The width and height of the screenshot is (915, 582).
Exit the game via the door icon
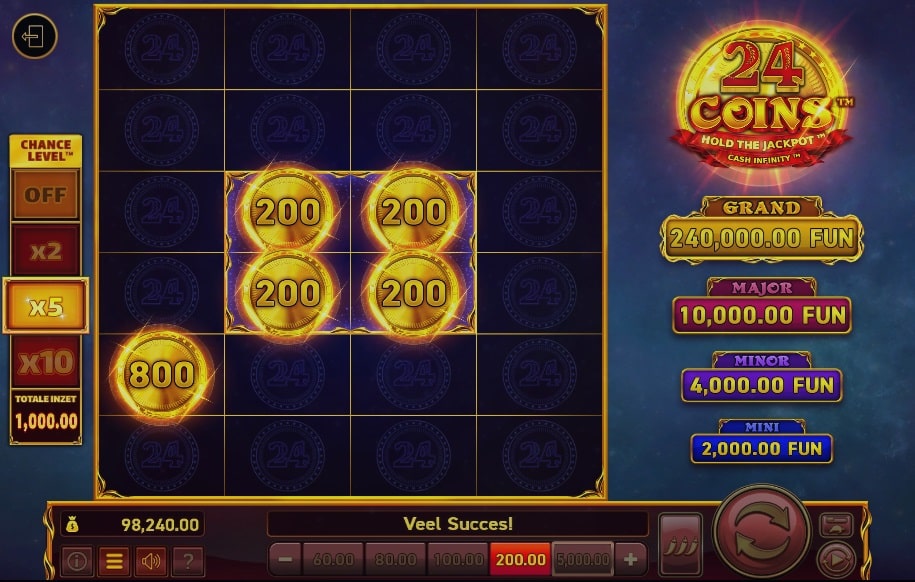coord(34,38)
